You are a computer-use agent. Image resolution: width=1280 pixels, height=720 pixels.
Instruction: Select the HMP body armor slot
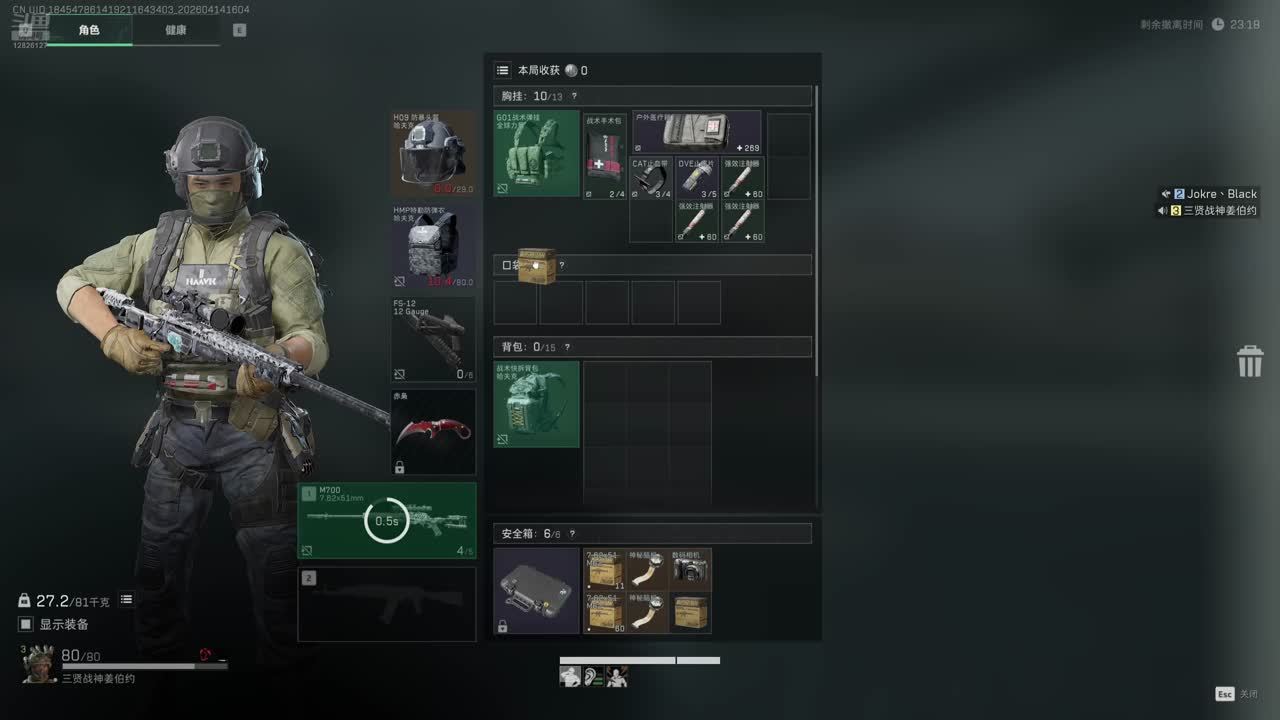[433, 247]
